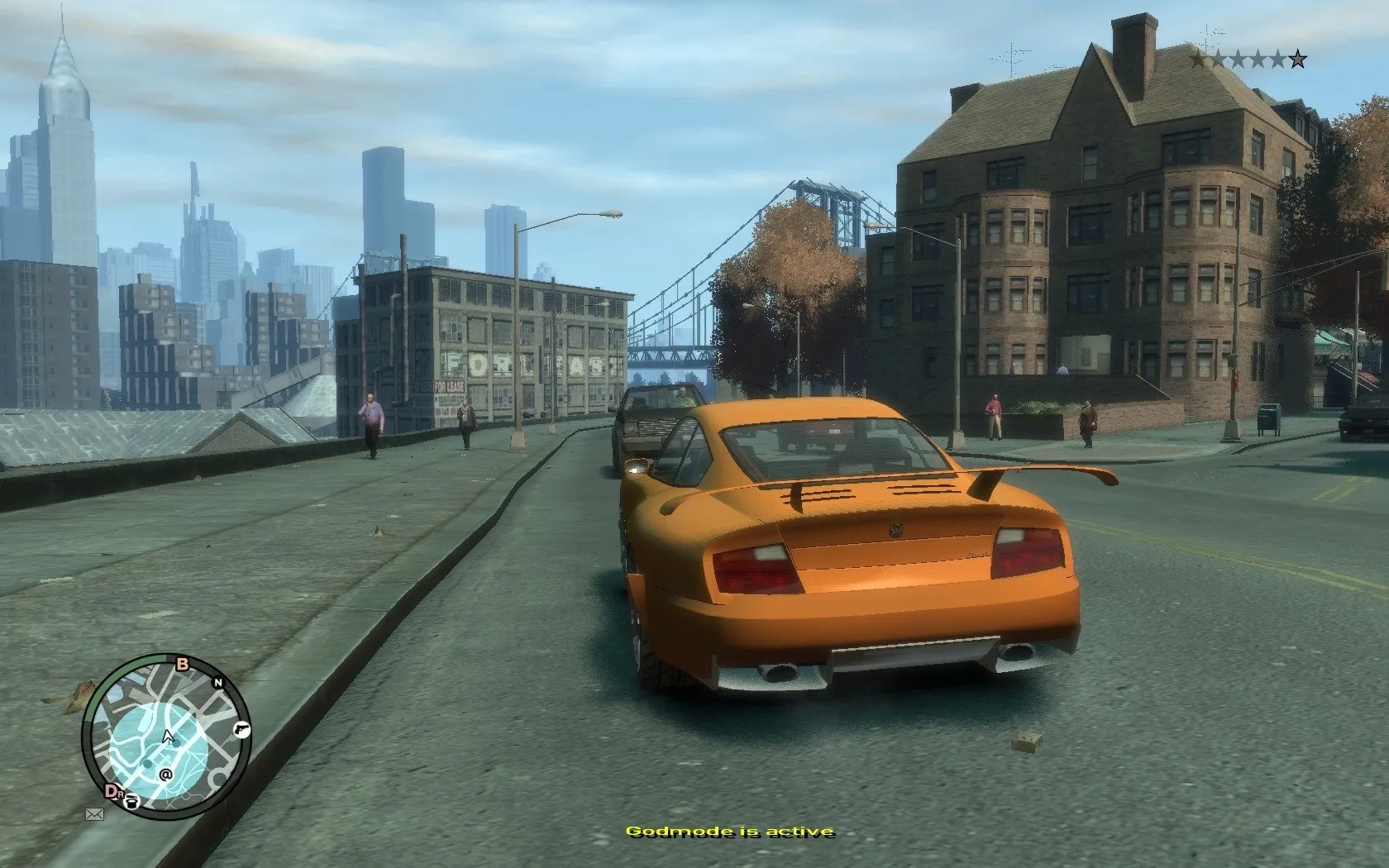Click the @ internet cafe marker
Screen dimensions: 1389x868
pos(165,775)
